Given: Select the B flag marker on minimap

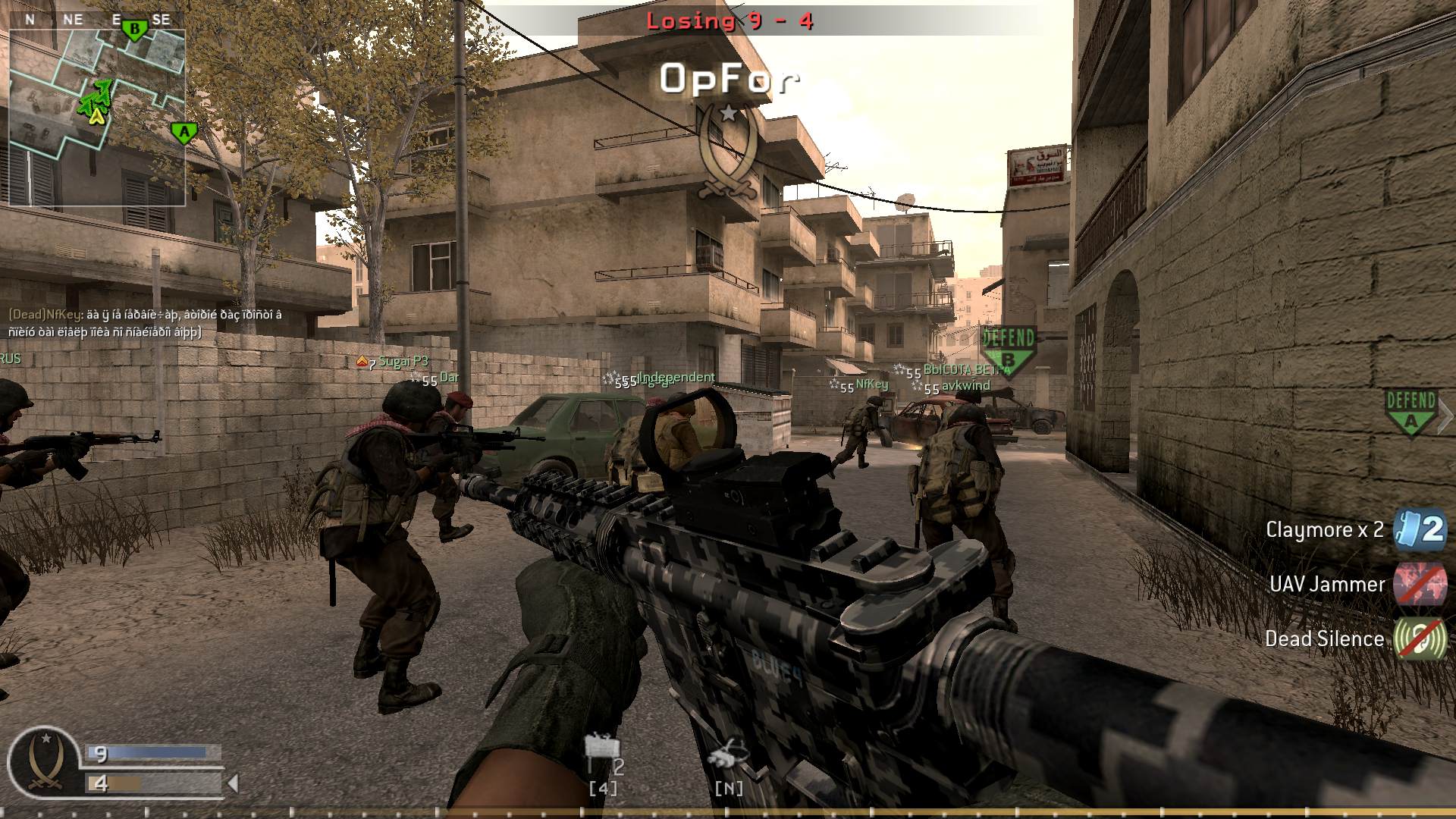Looking at the screenshot, I should tap(135, 30).
